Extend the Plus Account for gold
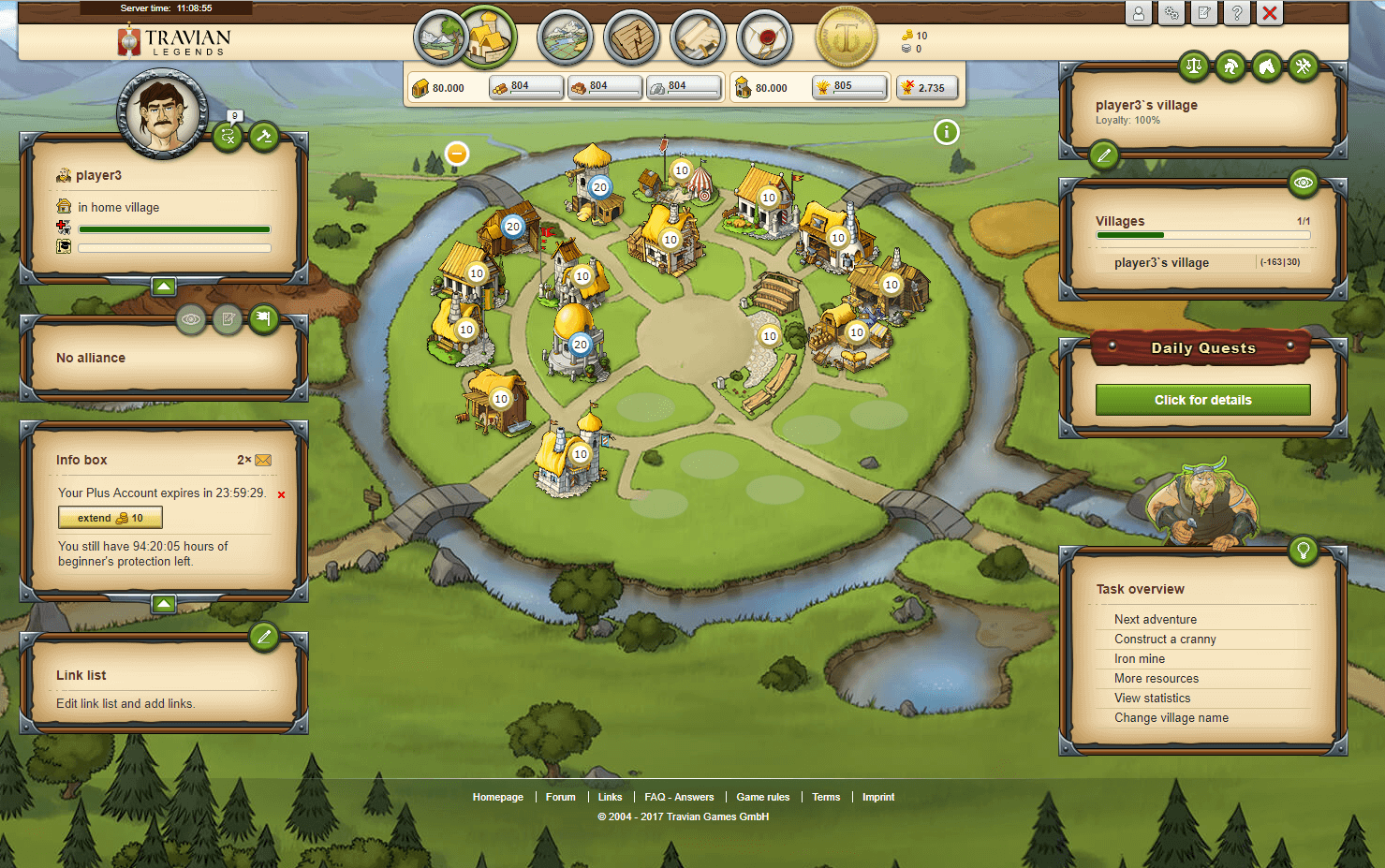The height and width of the screenshot is (868, 1385). 111,518
